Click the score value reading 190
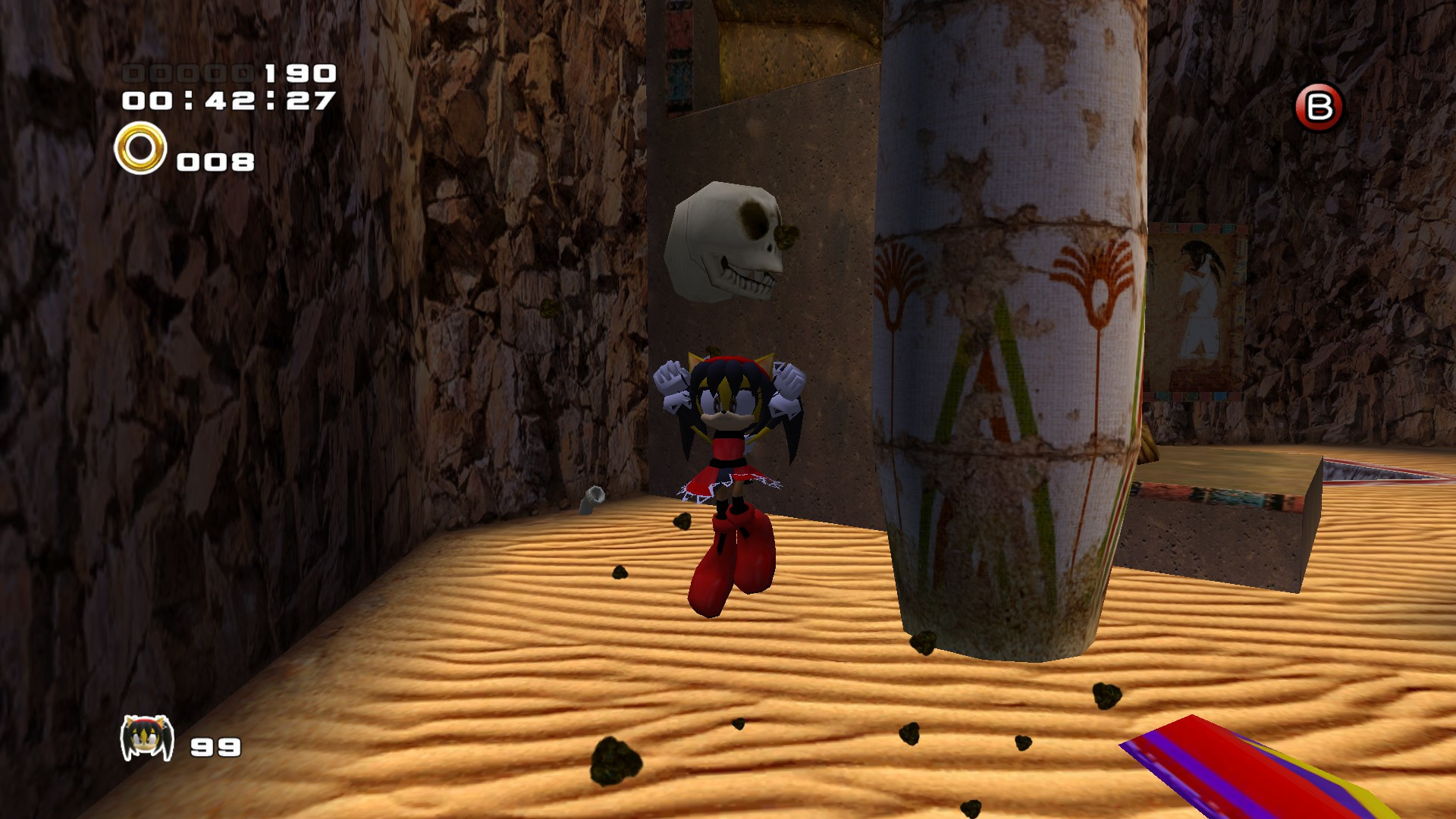1456x819 pixels. (297, 74)
